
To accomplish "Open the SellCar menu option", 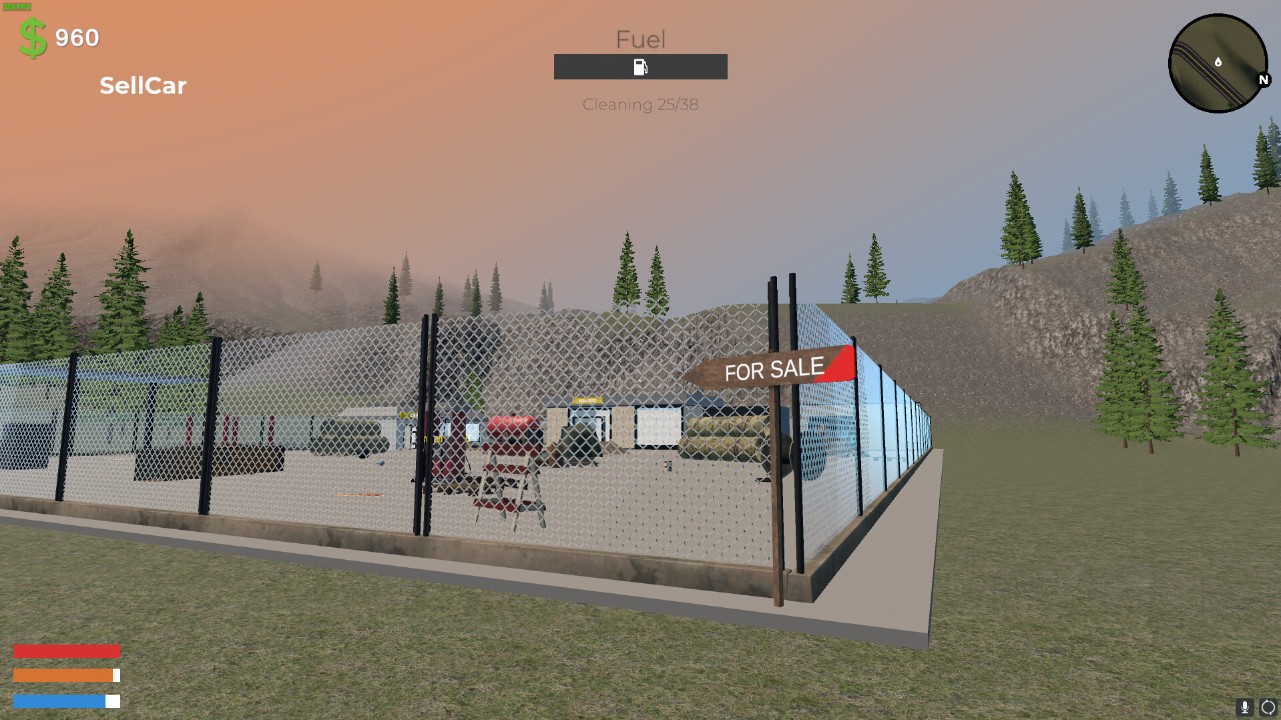I will (142, 85).
